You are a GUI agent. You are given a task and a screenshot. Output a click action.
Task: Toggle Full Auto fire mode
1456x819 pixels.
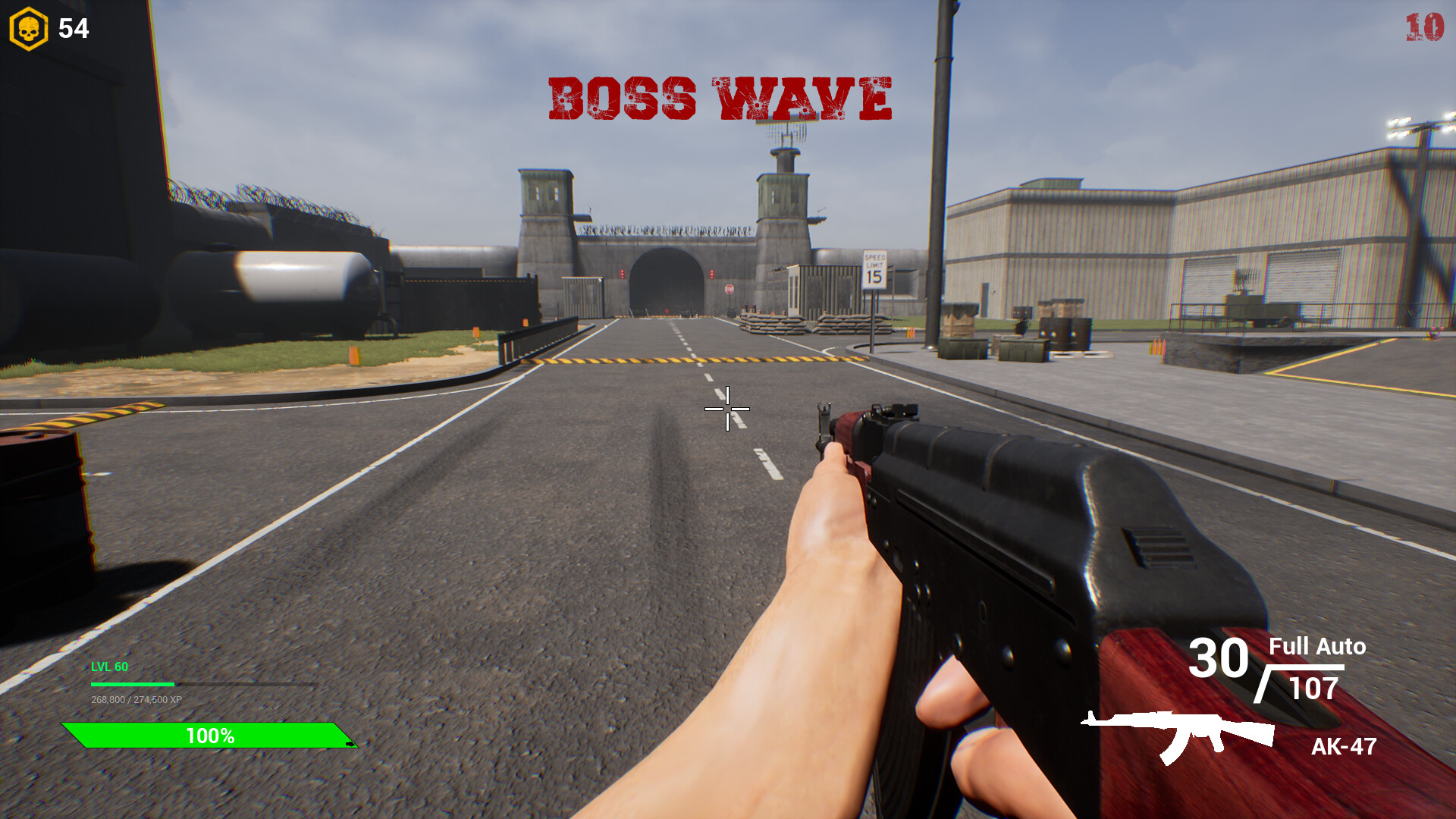pos(1316,648)
